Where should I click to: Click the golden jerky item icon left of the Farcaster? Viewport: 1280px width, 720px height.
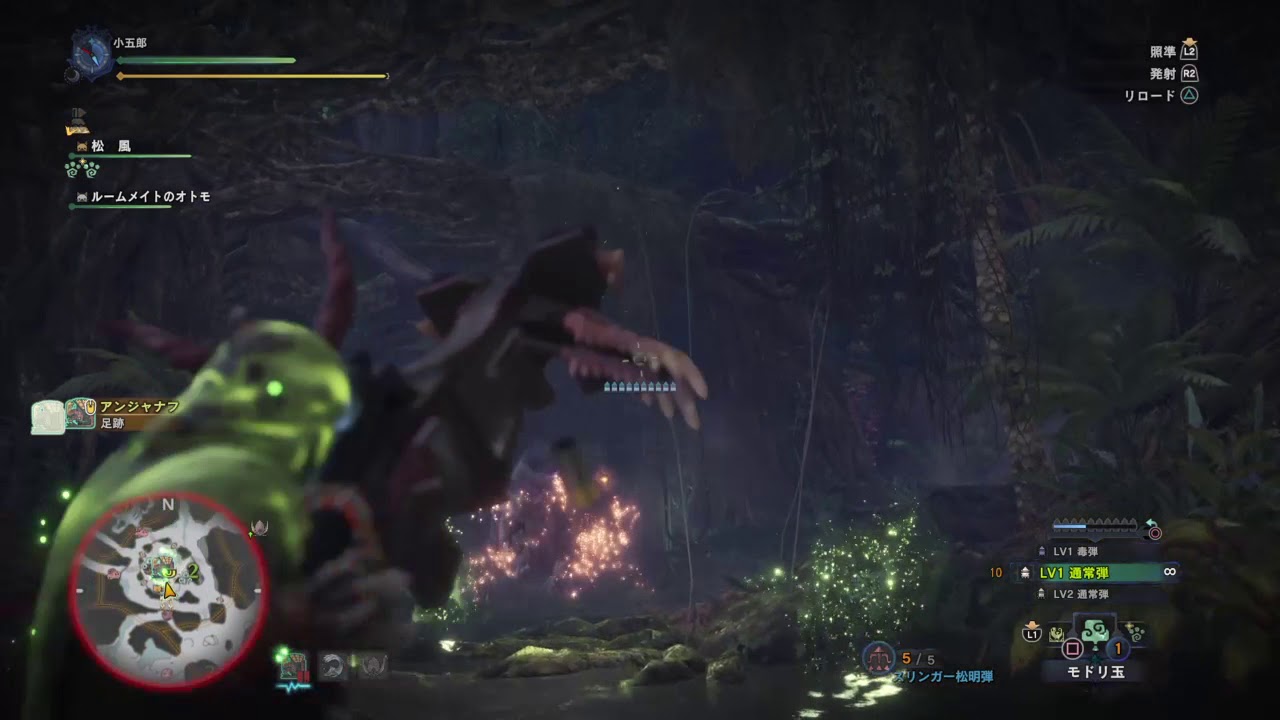click(x=1056, y=632)
